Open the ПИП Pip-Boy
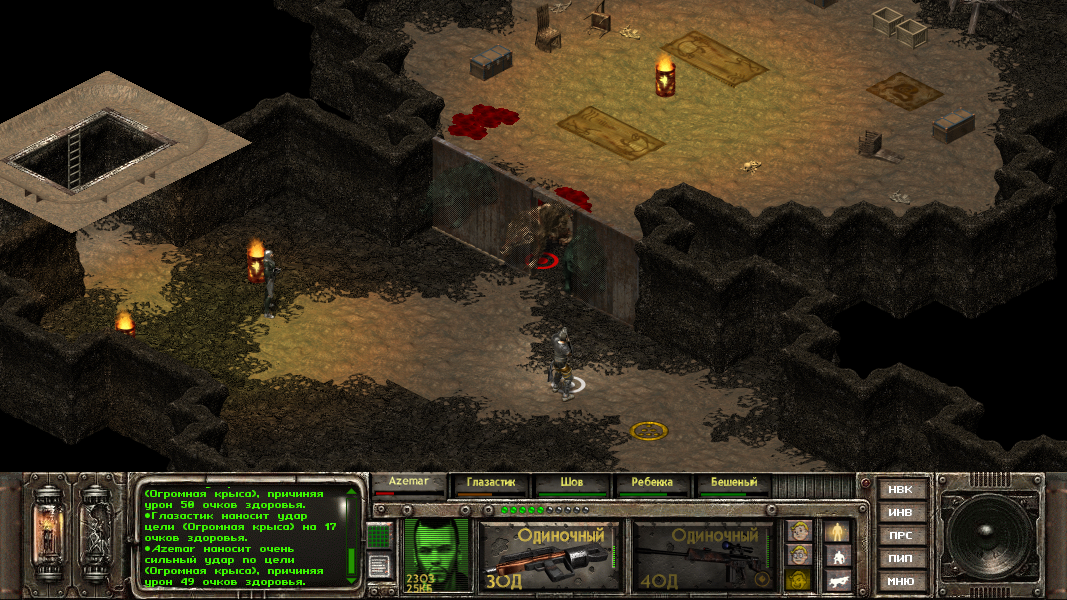This screenshot has width=1067, height=600. 900,558
